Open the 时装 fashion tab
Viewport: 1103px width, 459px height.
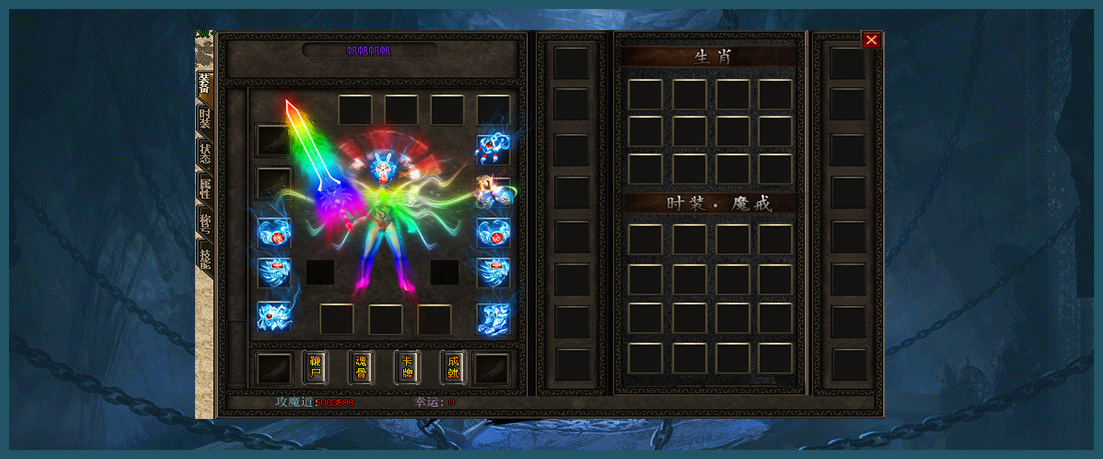(204, 119)
